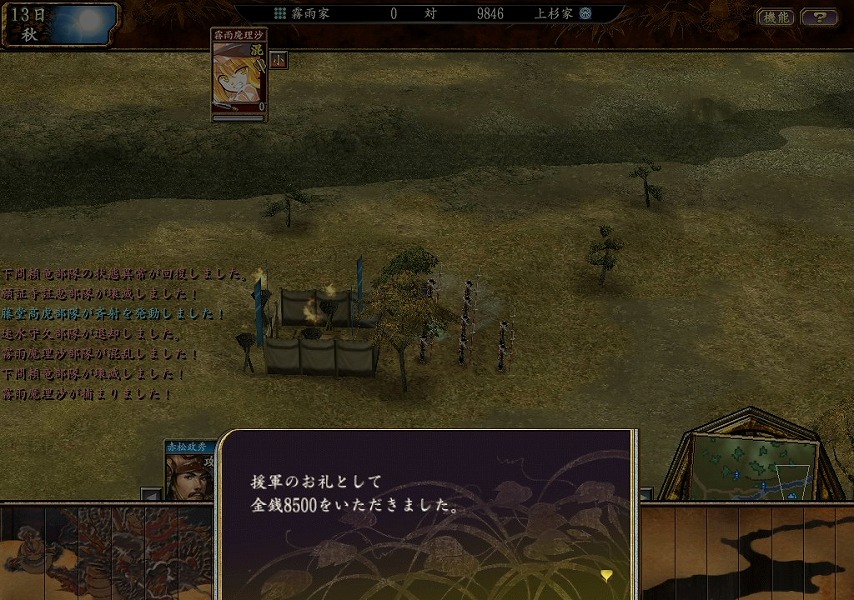The height and width of the screenshot is (600, 854).
Task: Click the small 小 button beside the unit card
Action: [x=279, y=60]
